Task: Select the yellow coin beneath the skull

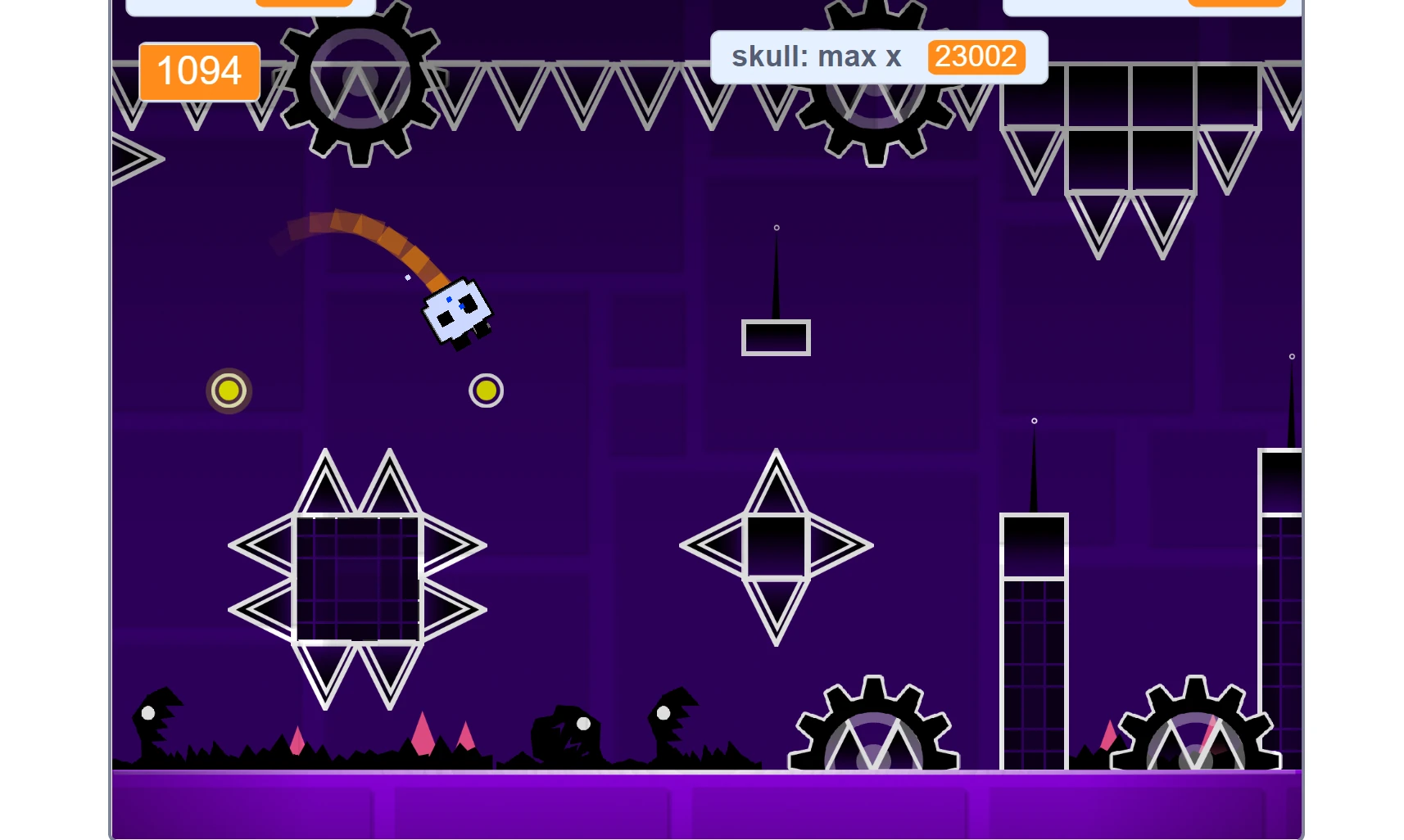Action: tap(486, 391)
